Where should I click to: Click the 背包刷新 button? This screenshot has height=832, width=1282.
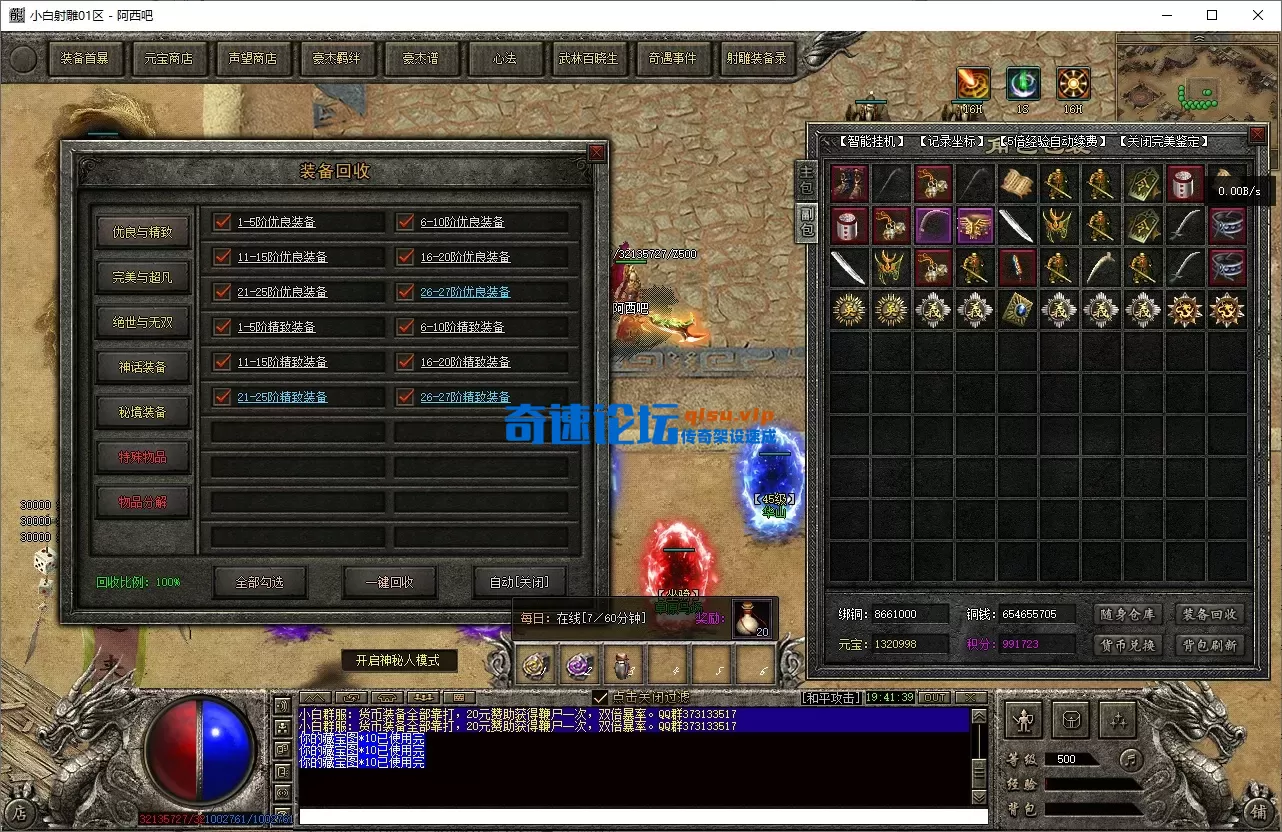[1209, 645]
